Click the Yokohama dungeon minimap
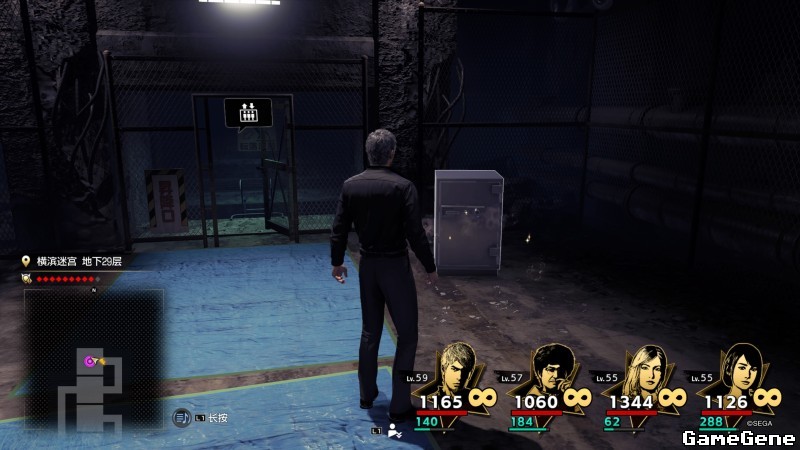The height and width of the screenshot is (450, 800). pyautogui.click(x=94, y=358)
